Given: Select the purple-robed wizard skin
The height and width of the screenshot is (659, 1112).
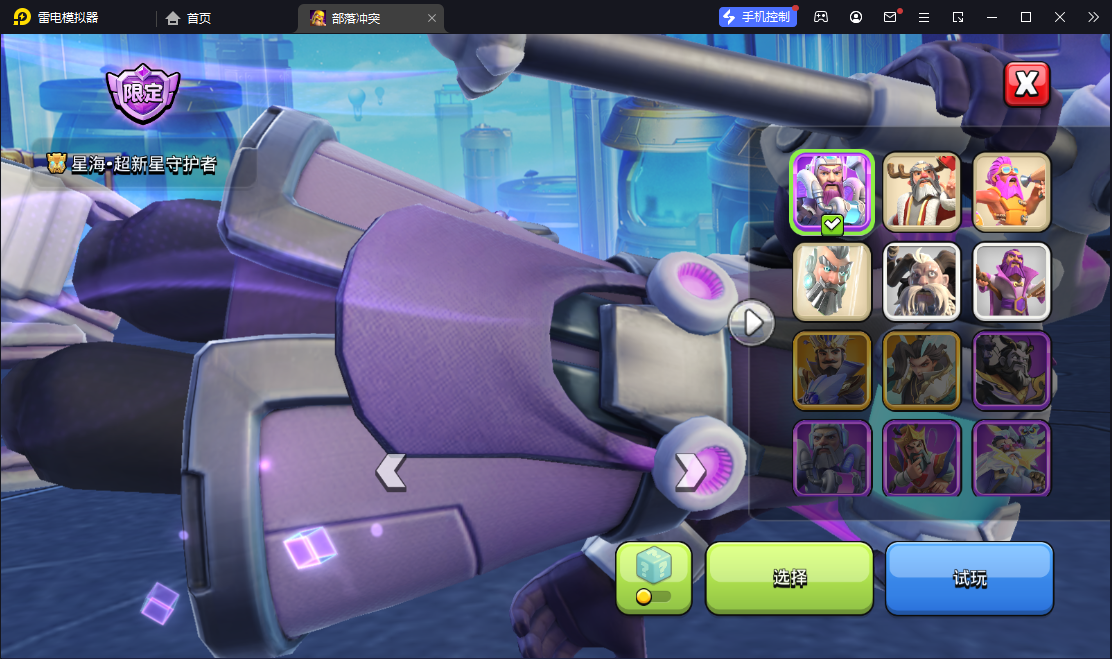Looking at the screenshot, I should [x=1011, y=281].
